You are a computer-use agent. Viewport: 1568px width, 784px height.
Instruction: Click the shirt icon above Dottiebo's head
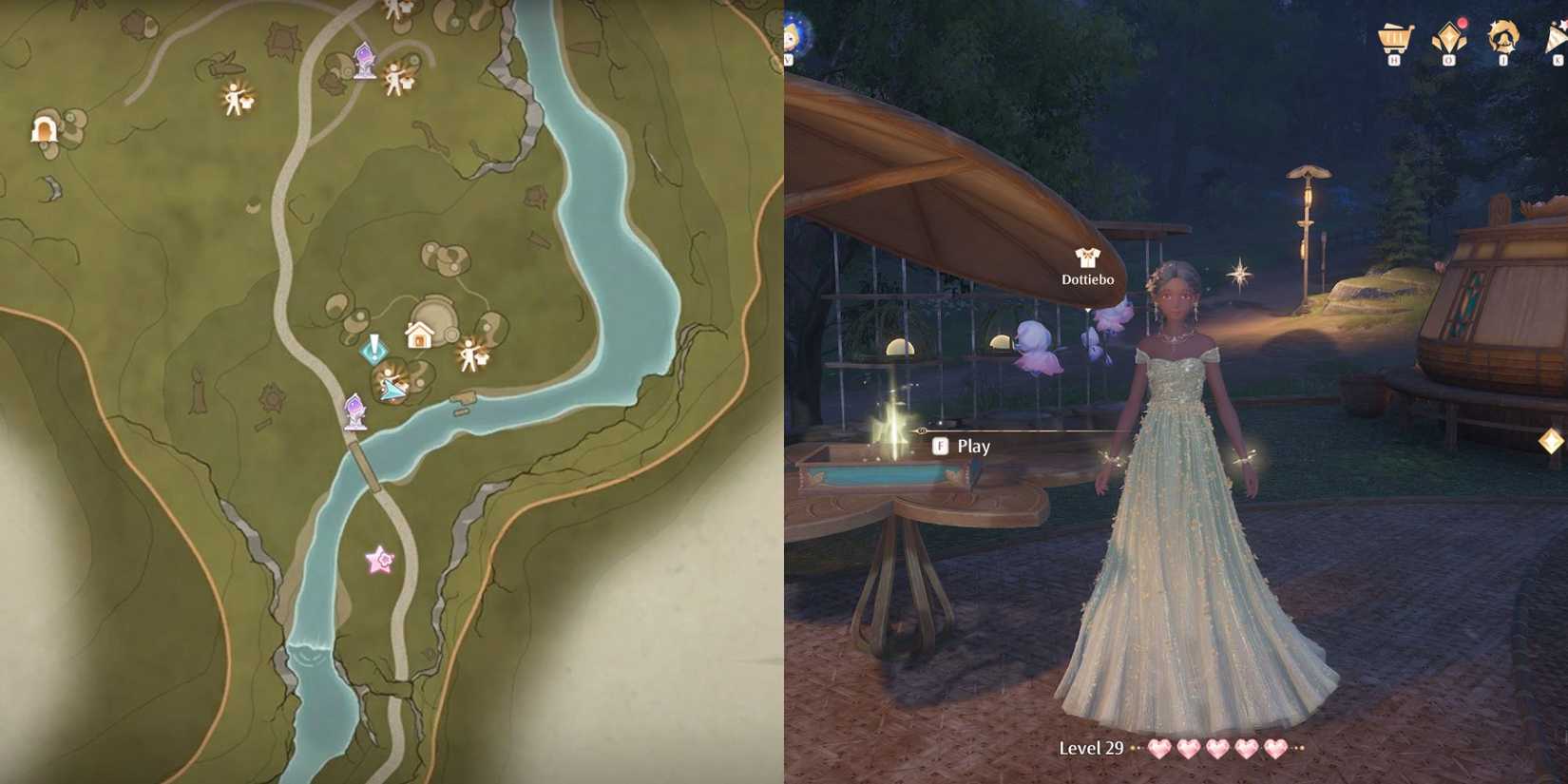(x=1086, y=257)
